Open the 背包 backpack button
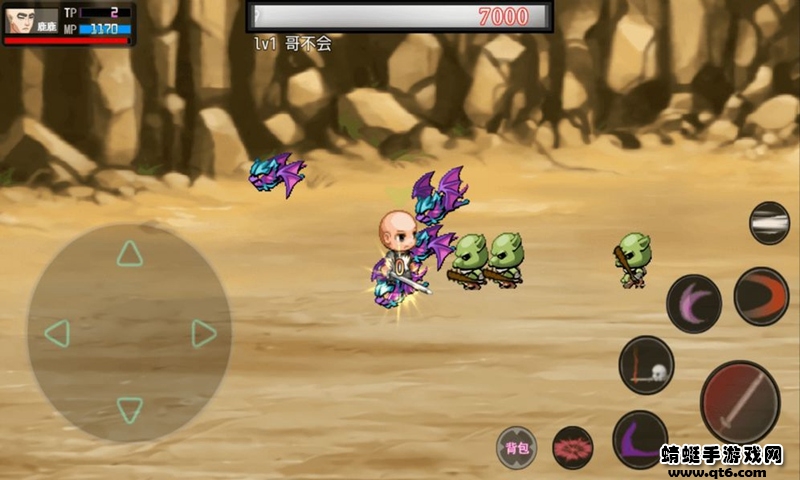 click(x=517, y=447)
